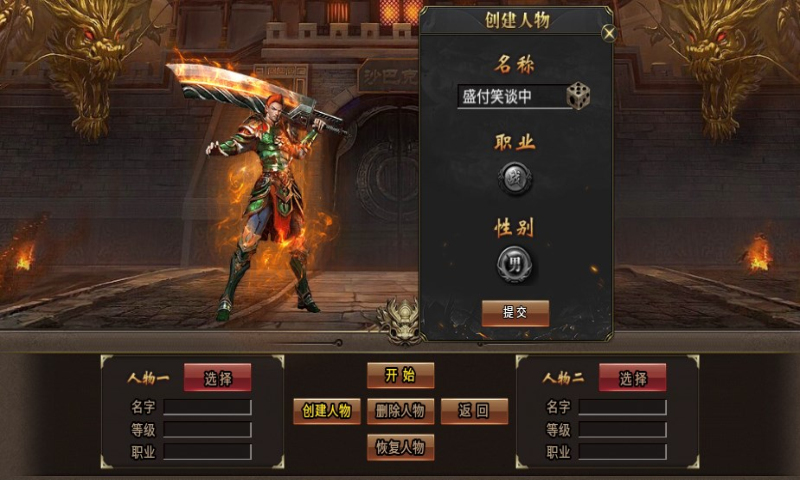Submit the character with 提交
Screen dimensions: 800x480
(515, 312)
